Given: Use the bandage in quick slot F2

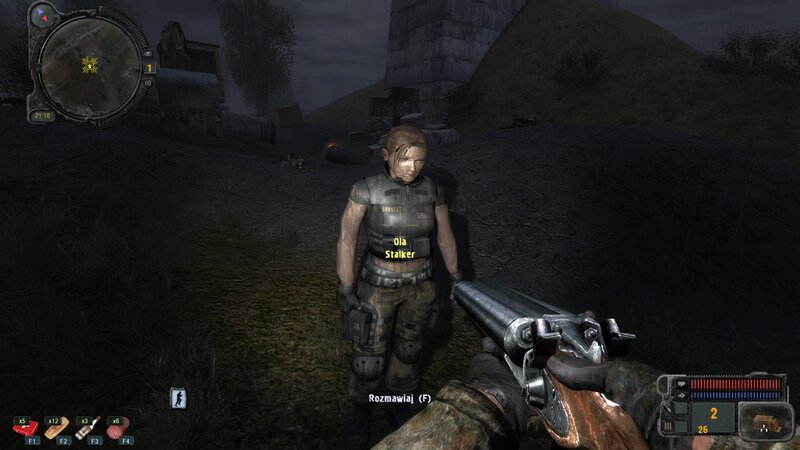Looking at the screenshot, I should click(x=56, y=427).
